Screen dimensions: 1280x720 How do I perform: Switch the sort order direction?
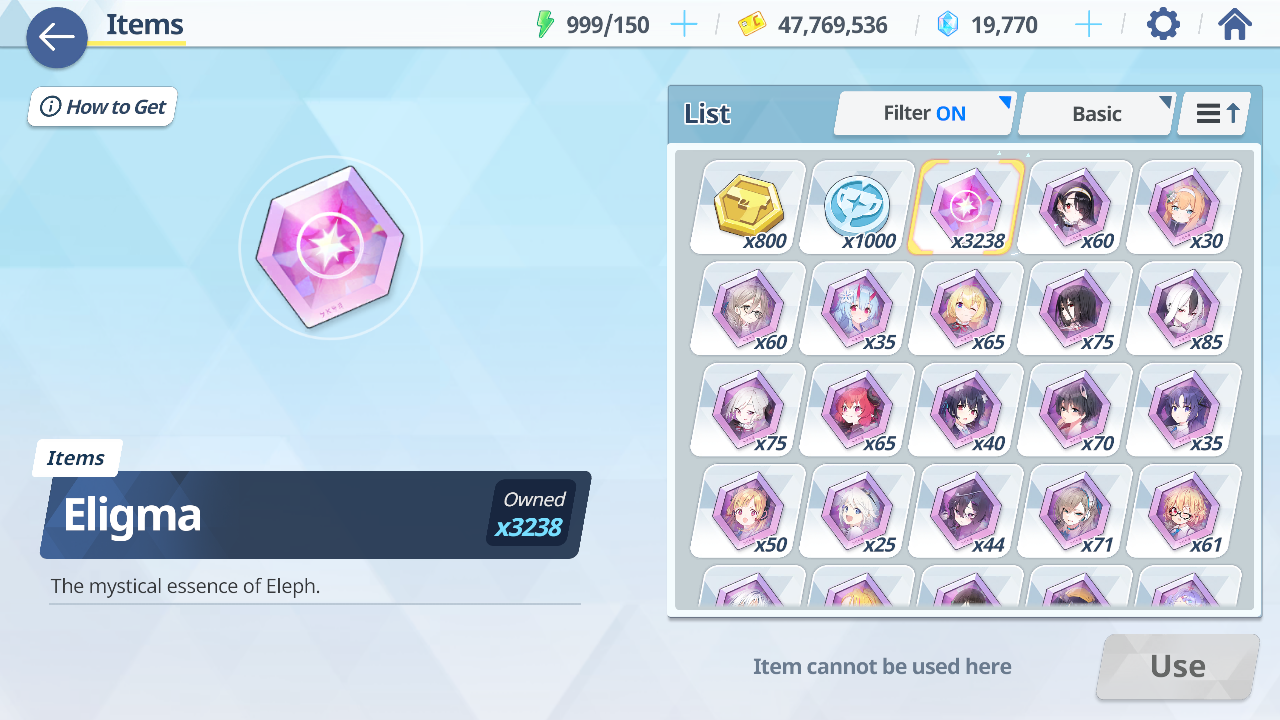[x=1217, y=114]
